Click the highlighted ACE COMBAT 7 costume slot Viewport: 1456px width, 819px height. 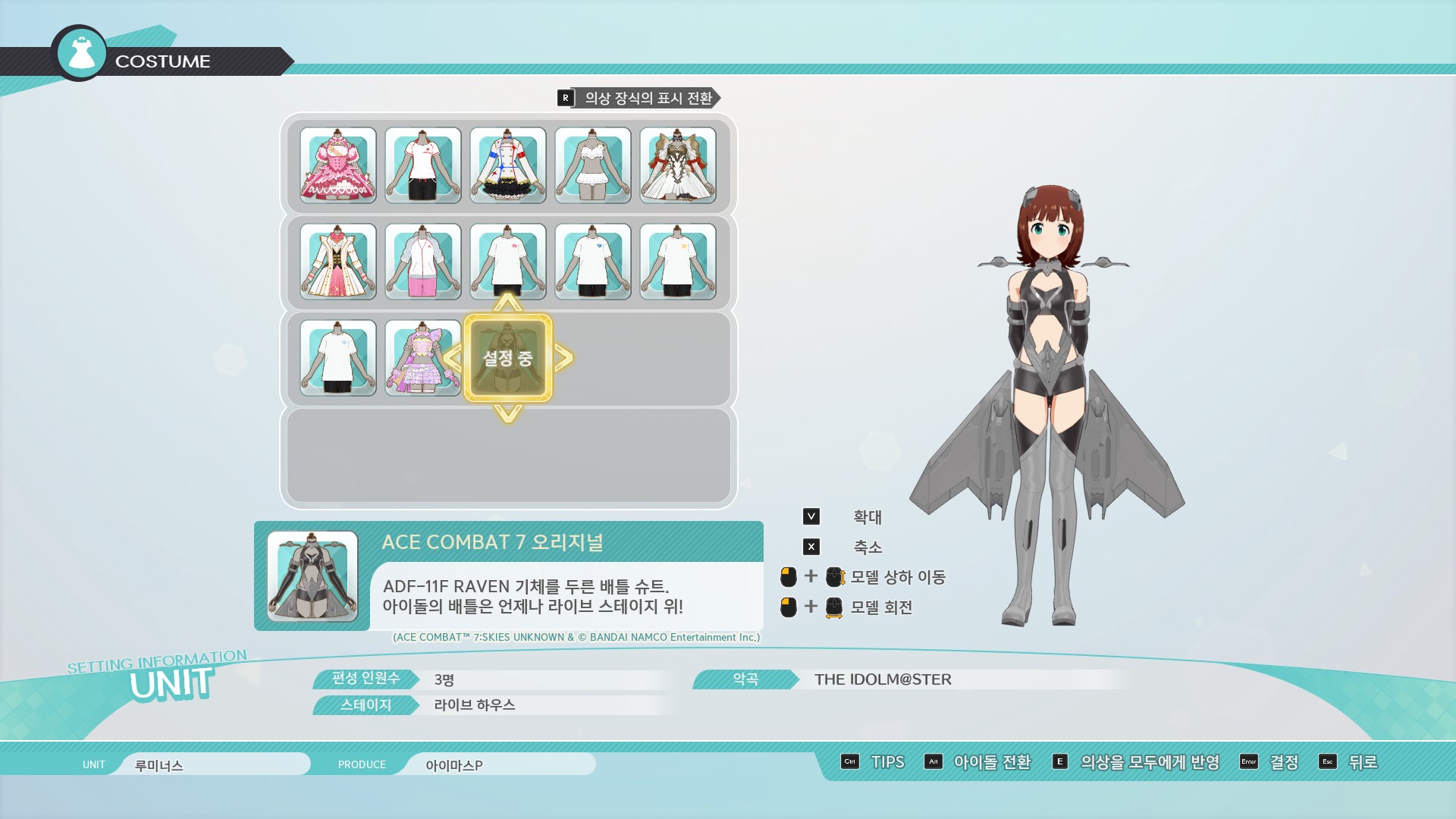508,358
